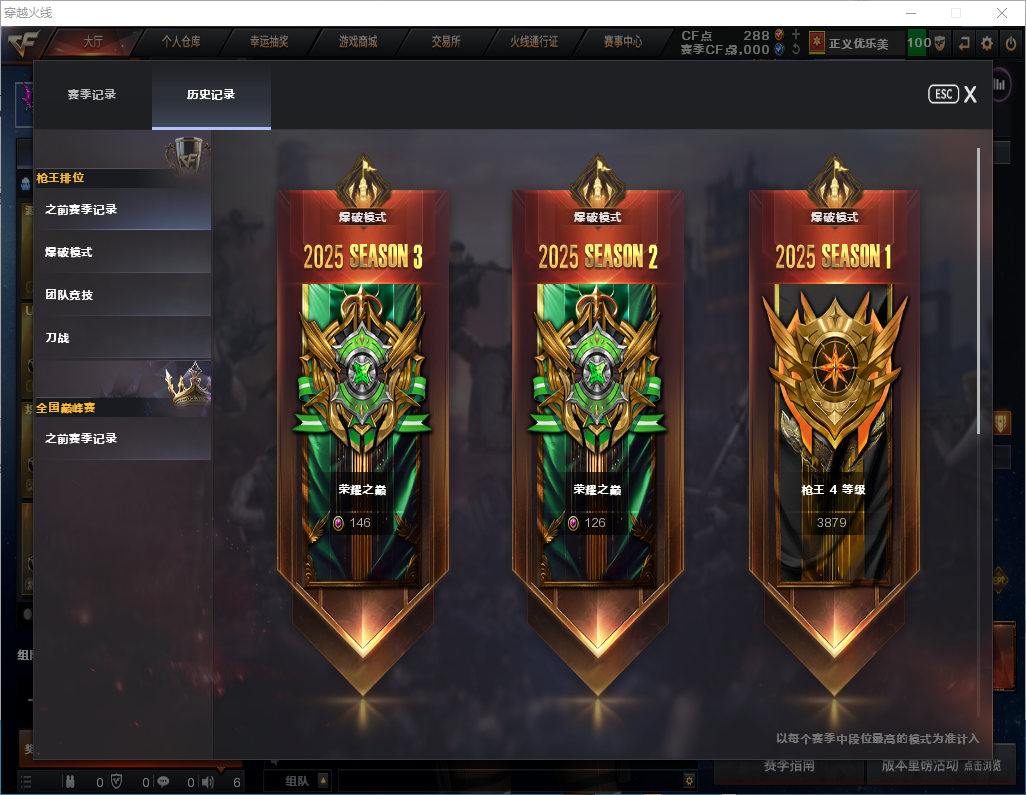Open the gear settings icon
1026x795 pixels.
point(987,43)
